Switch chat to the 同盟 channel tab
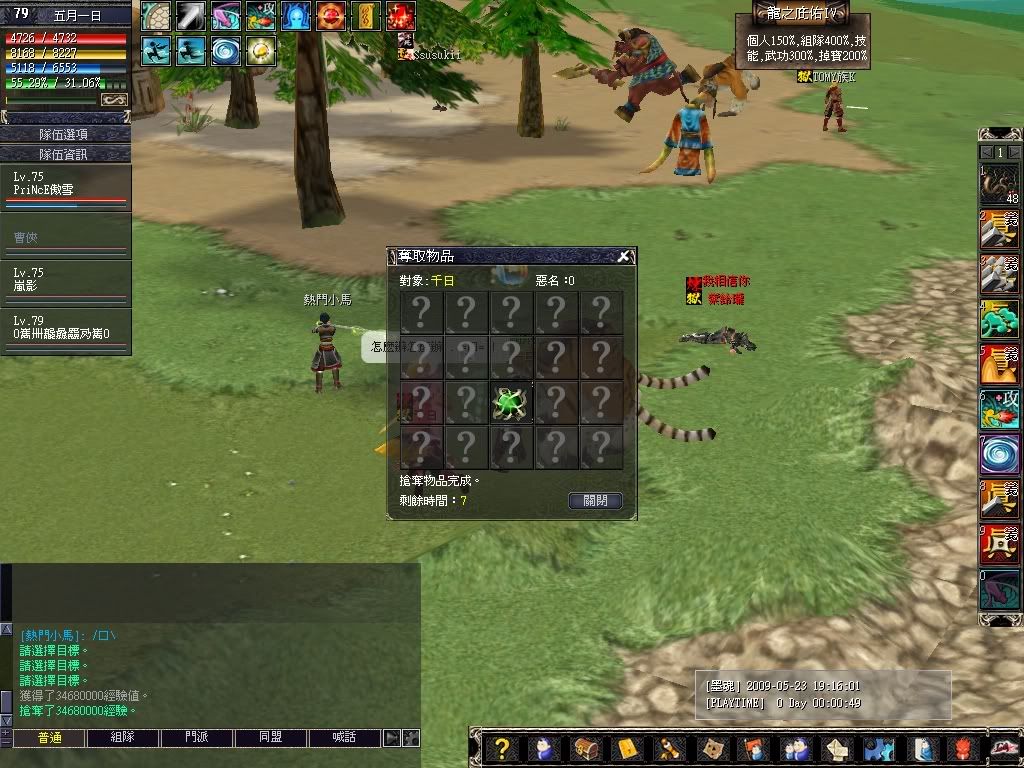1024x768 pixels. point(271,738)
